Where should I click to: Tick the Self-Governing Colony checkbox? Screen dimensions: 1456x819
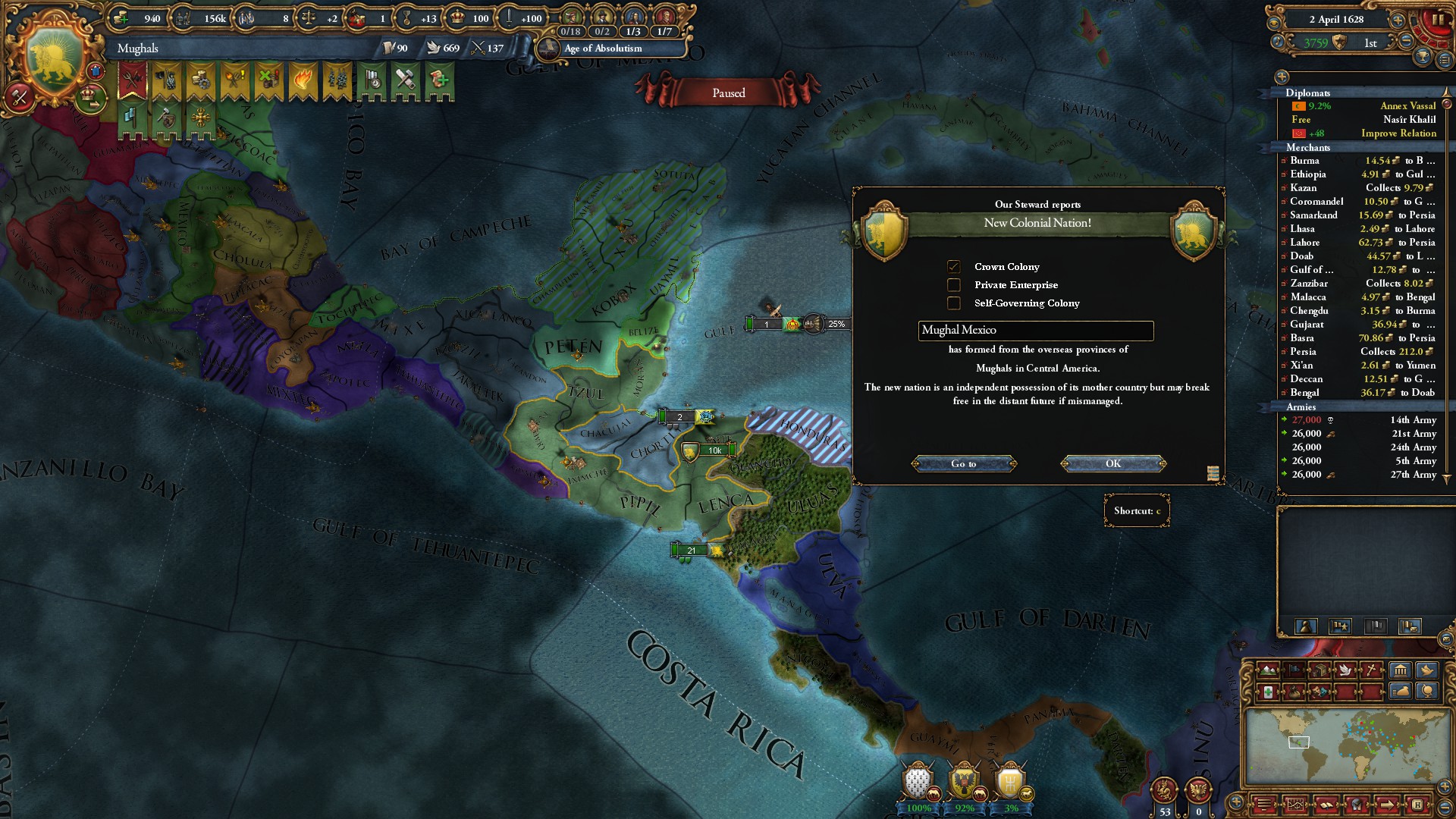[x=954, y=303]
